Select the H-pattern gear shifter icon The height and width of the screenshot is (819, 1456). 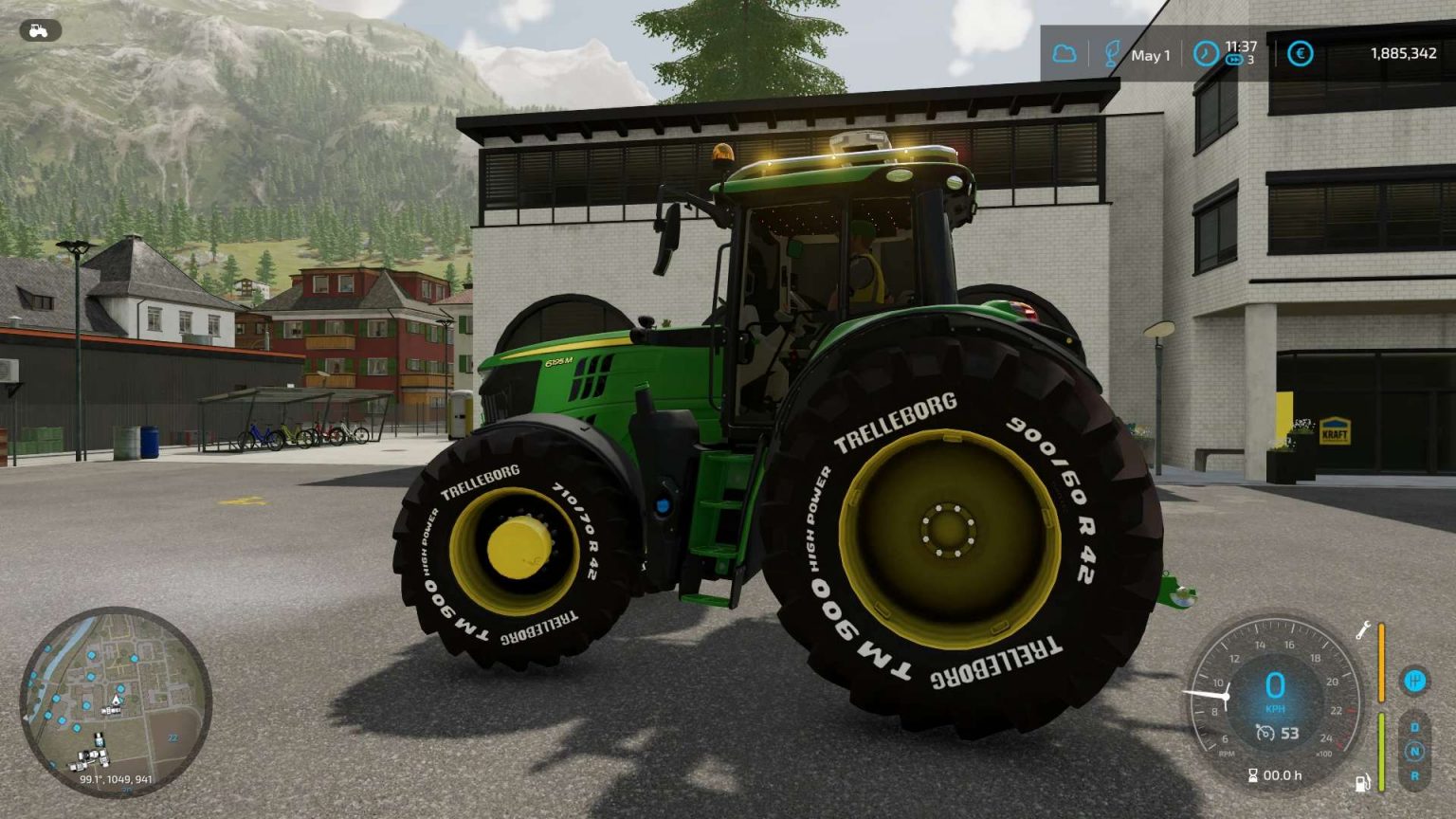[1414, 680]
